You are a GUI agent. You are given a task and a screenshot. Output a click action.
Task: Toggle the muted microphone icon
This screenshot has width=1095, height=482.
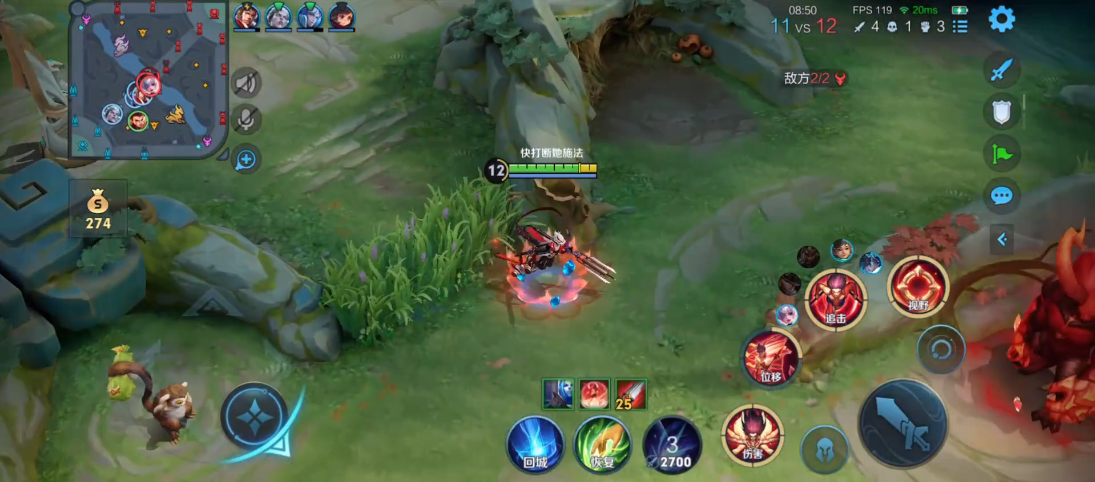pos(246,121)
